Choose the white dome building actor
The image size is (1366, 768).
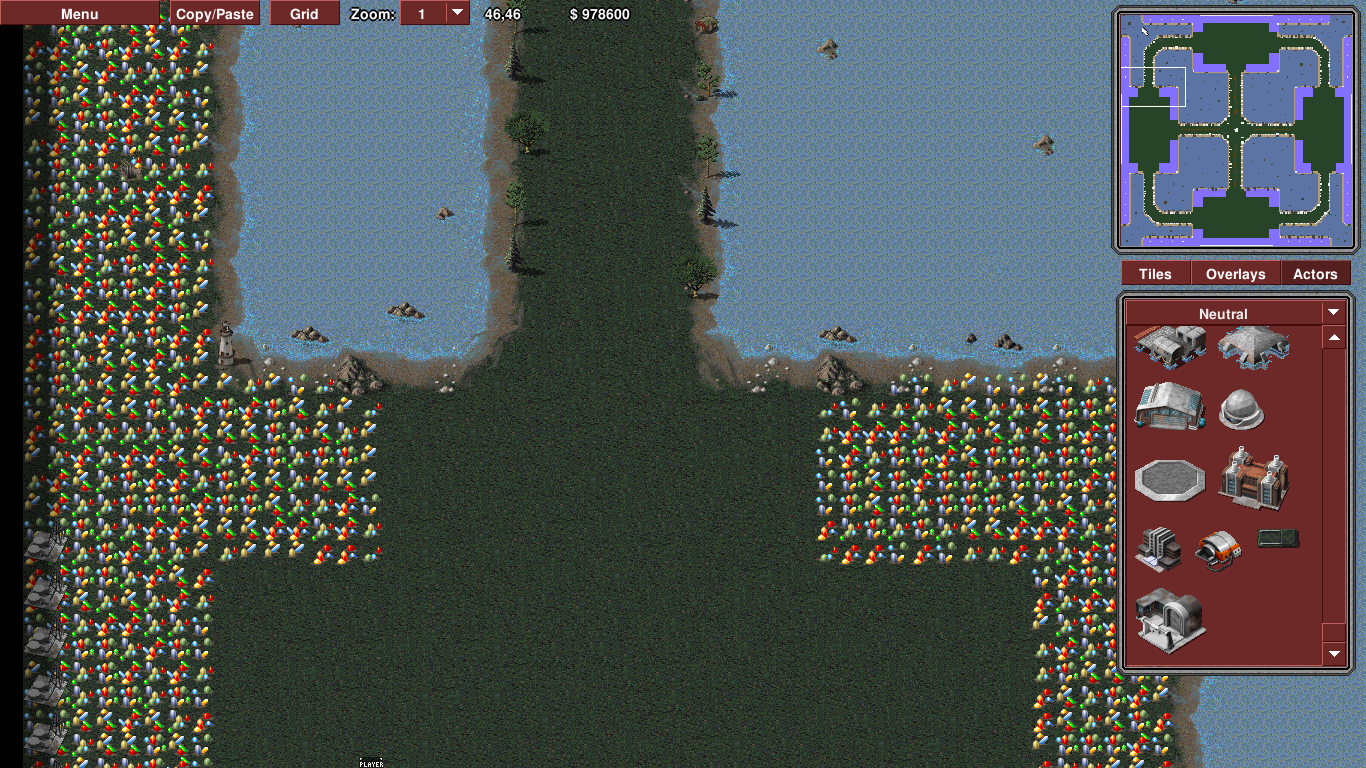(1242, 409)
